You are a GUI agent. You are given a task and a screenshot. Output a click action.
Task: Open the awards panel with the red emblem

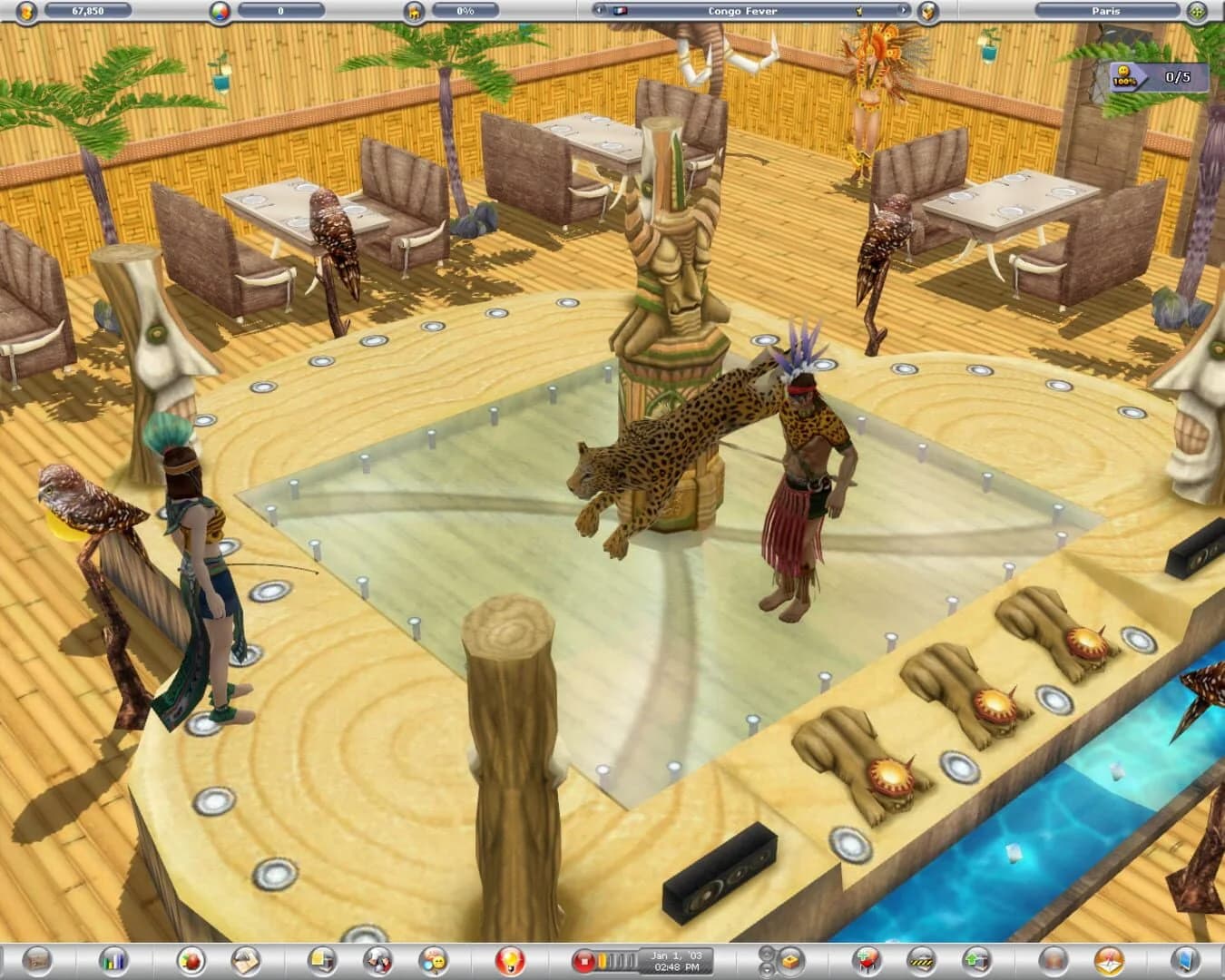[510, 964]
